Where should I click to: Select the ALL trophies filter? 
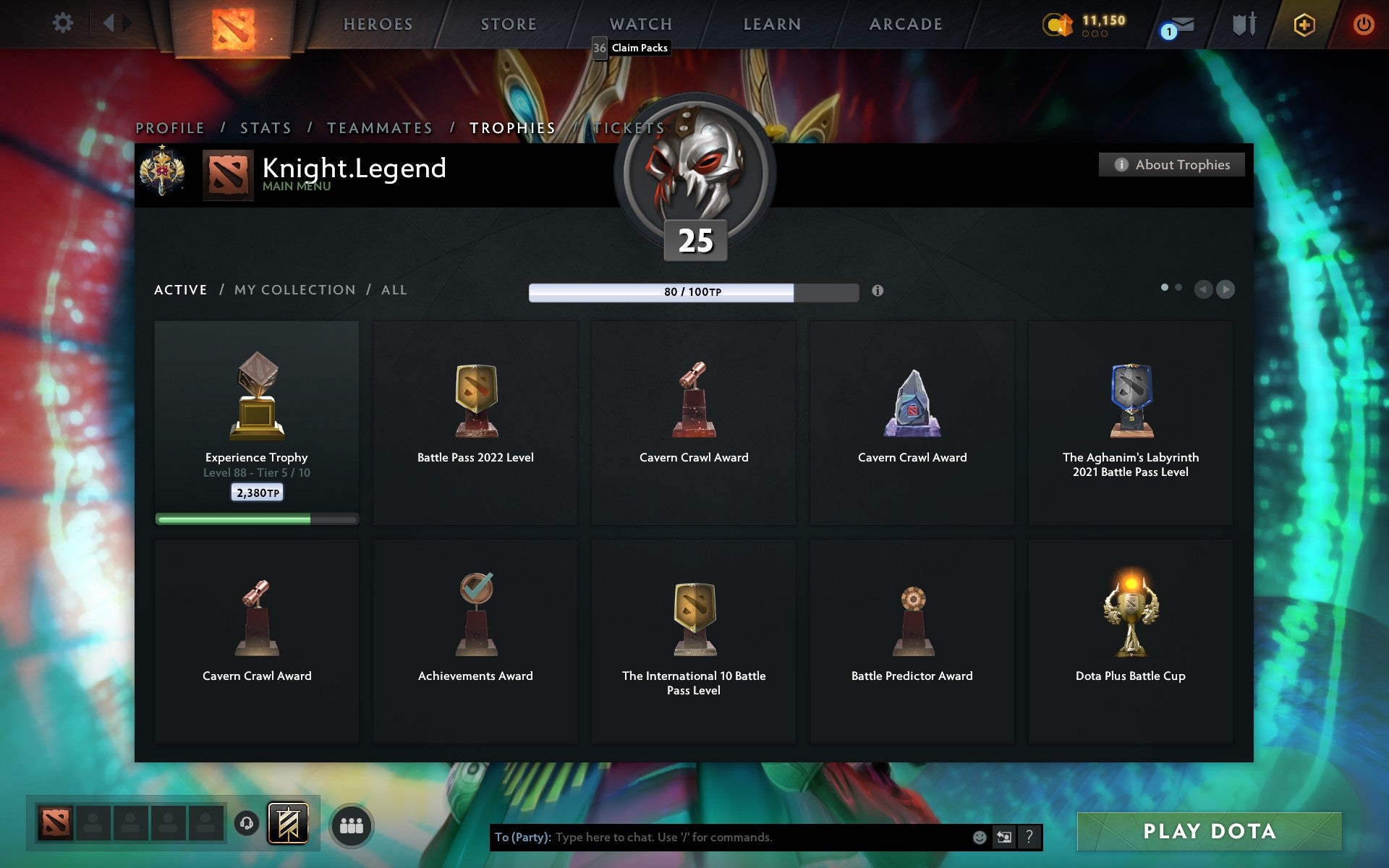tap(394, 289)
